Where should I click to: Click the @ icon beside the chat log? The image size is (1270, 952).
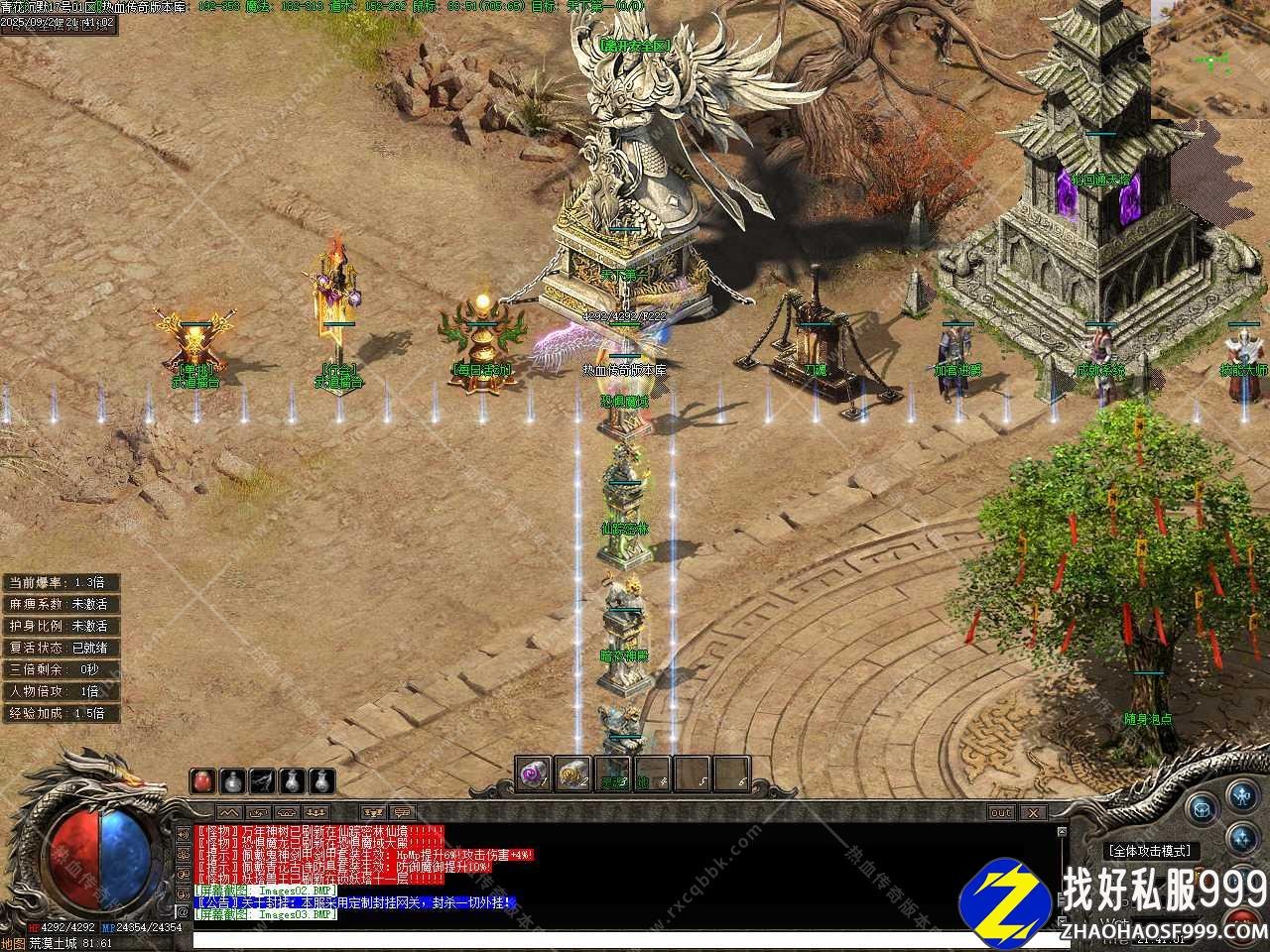[183, 911]
